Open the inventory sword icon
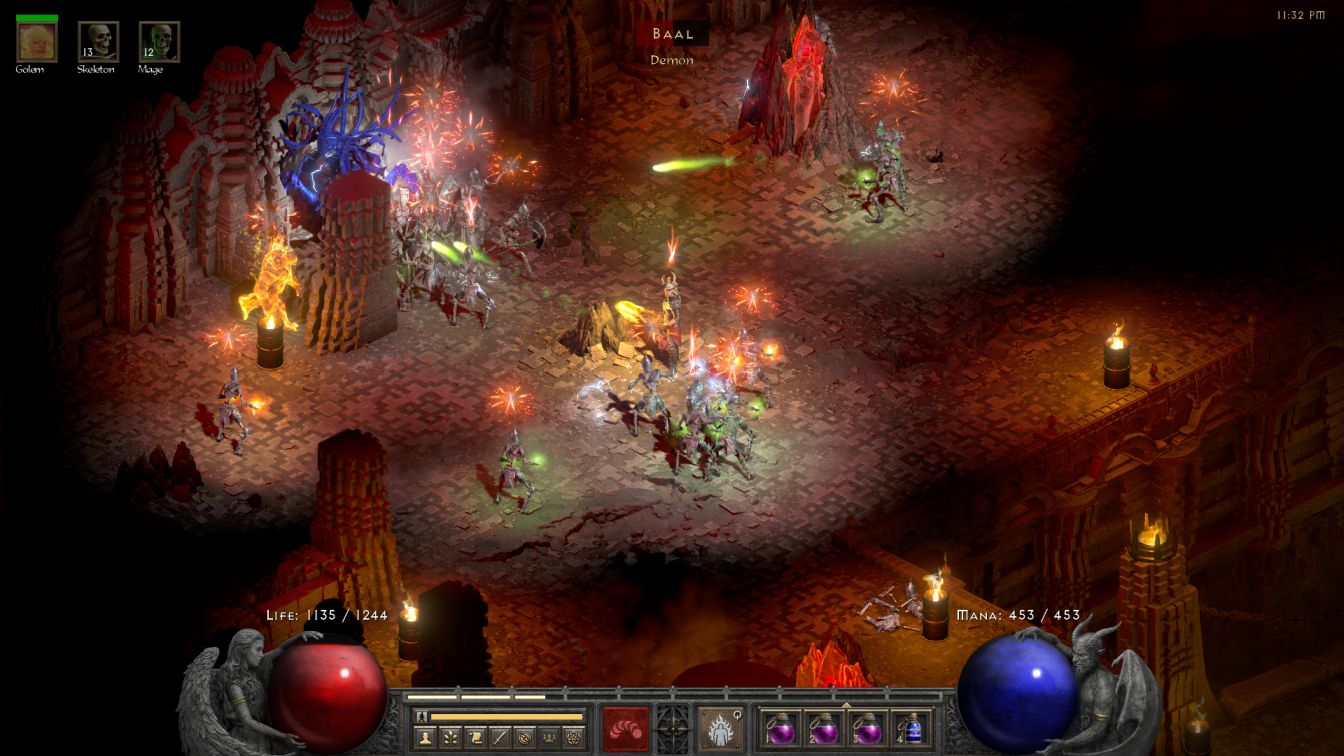The image size is (1344, 756). pyautogui.click(x=500, y=738)
